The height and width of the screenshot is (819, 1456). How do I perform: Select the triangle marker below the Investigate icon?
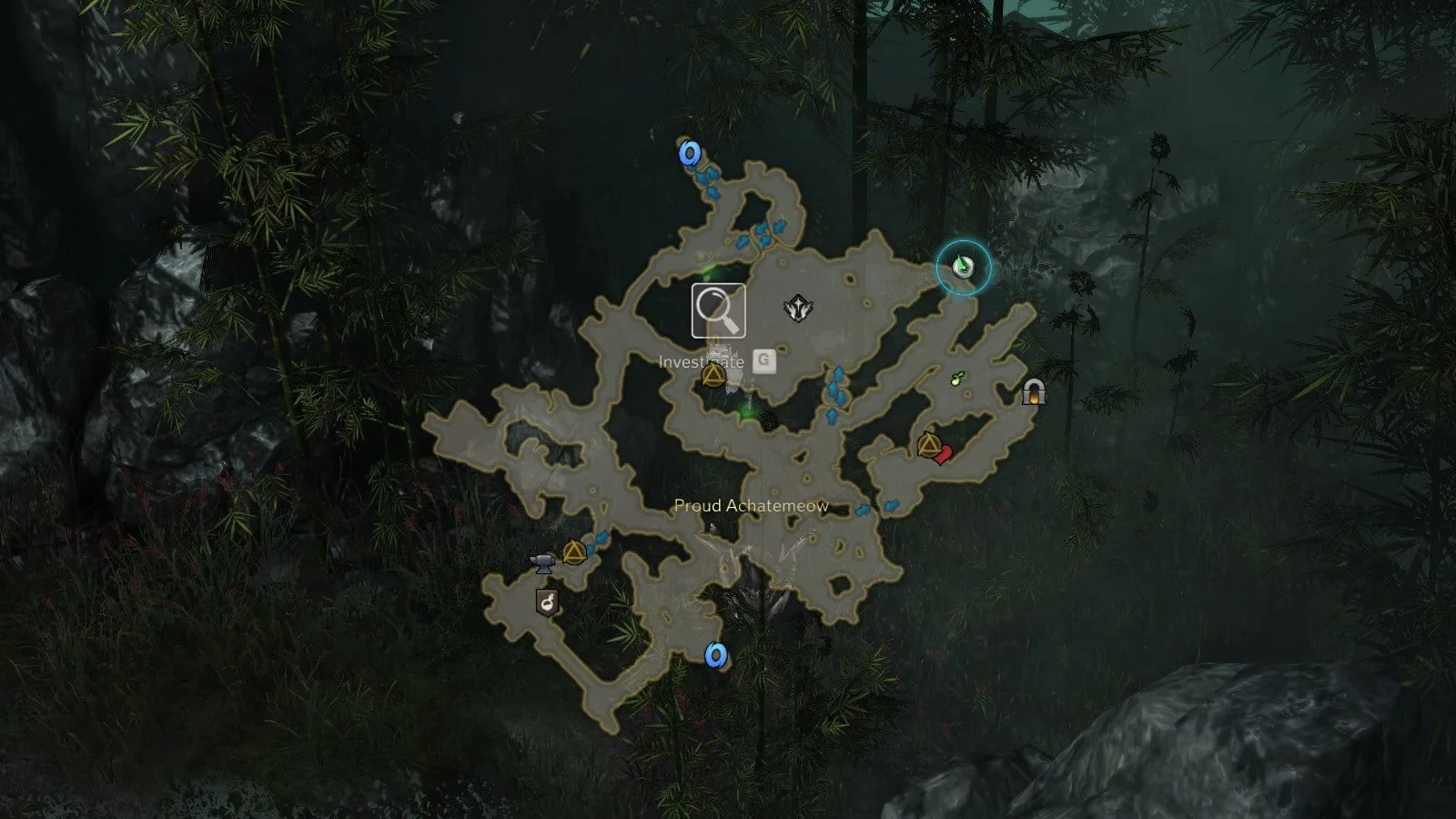pyautogui.click(x=713, y=375)
